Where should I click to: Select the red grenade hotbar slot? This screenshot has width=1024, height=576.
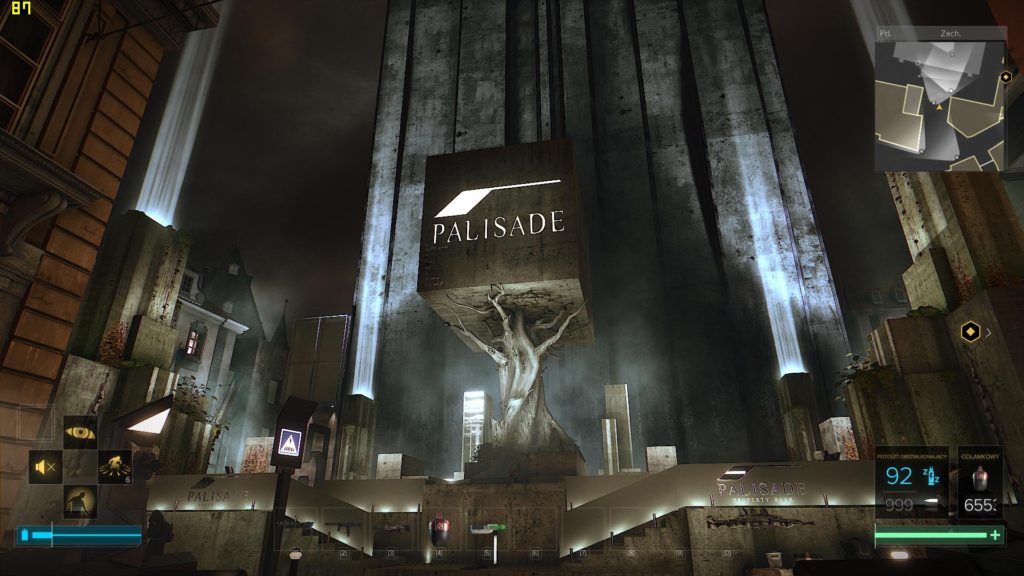click(437, 527)
